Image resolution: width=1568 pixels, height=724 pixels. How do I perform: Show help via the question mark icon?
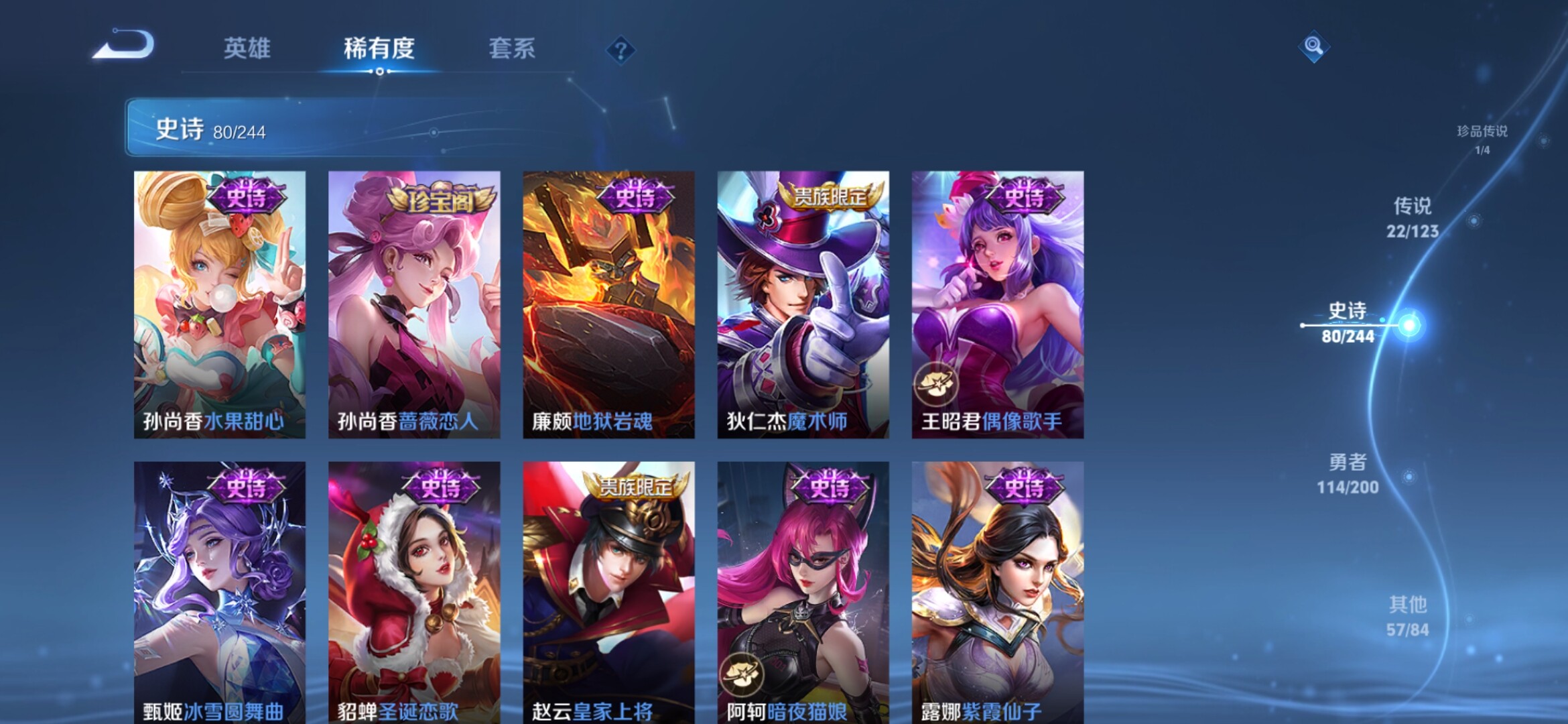620,50
